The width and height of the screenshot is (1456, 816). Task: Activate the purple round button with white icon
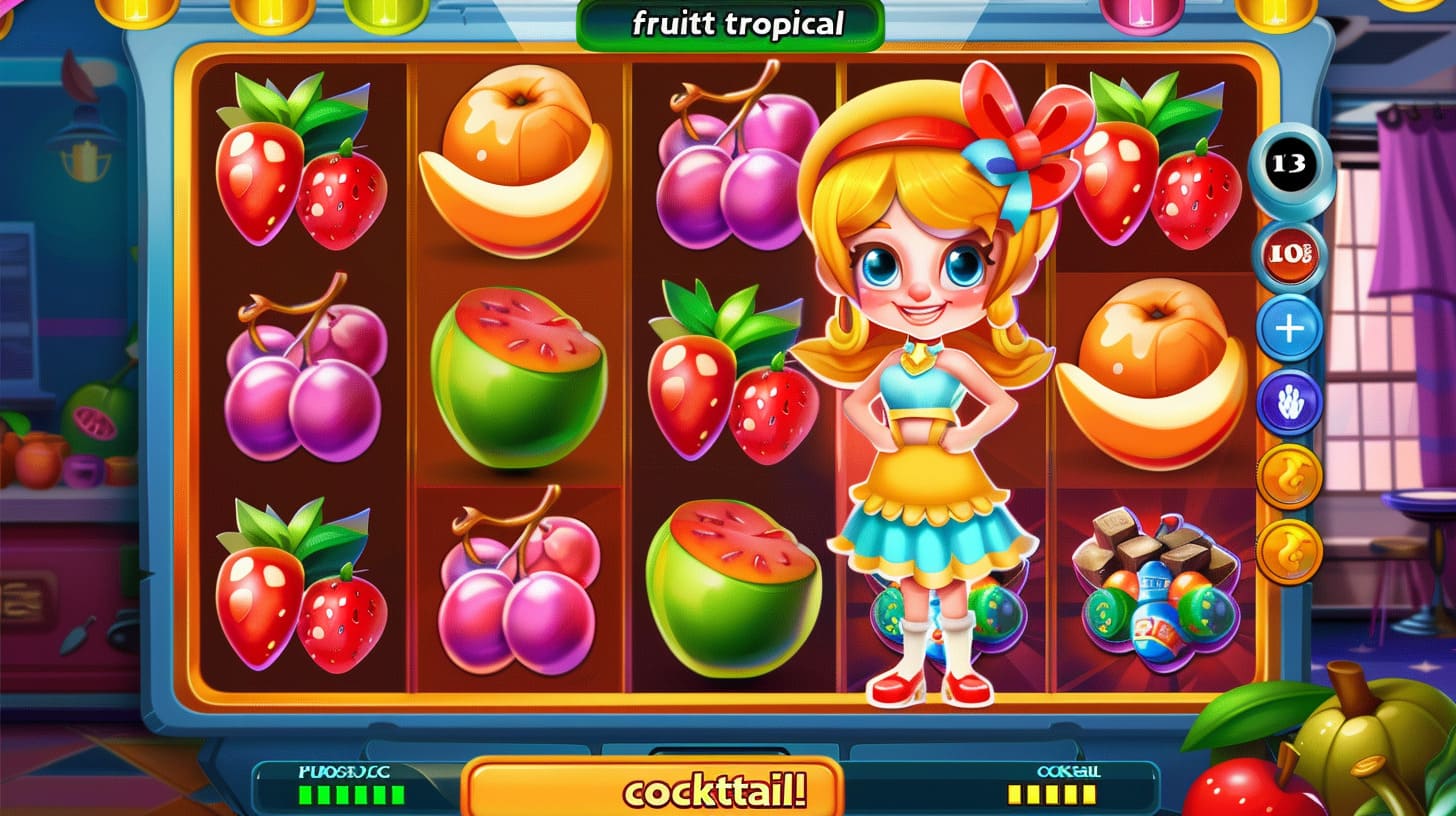point(1290,401)
